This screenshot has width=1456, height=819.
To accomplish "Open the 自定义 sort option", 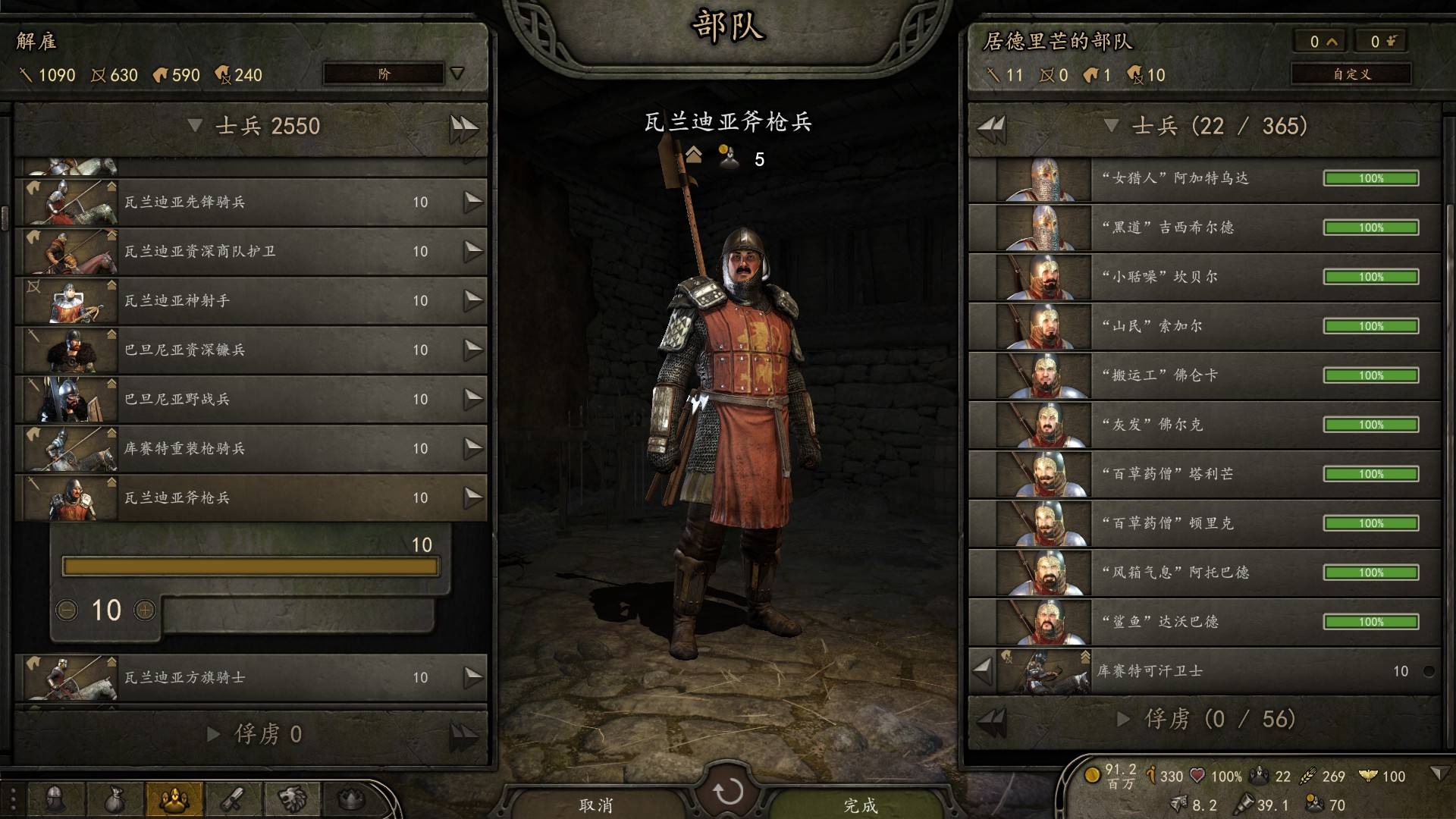I will click(1351, 74).
